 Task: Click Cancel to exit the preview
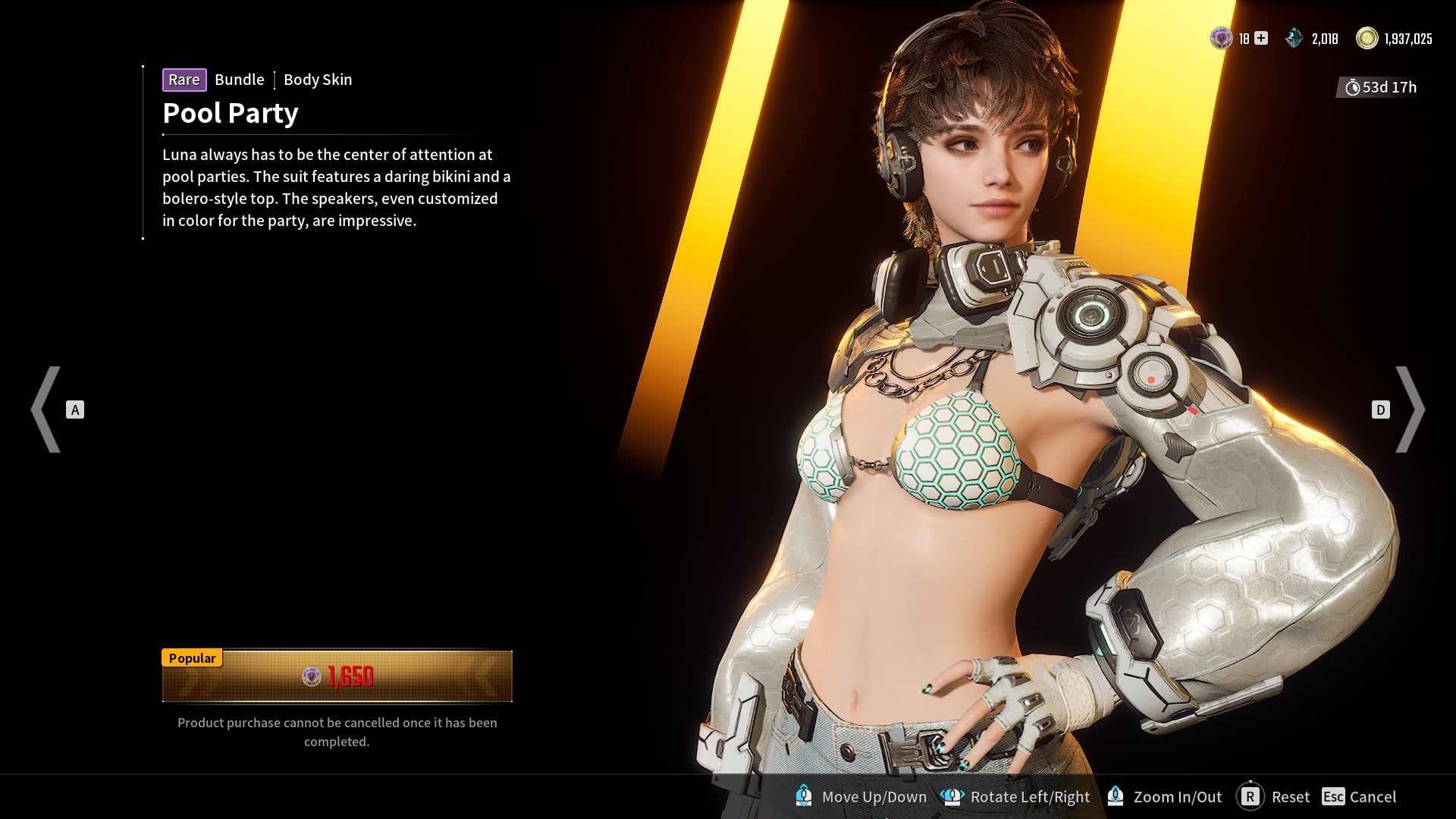(x=1359, y=796)
